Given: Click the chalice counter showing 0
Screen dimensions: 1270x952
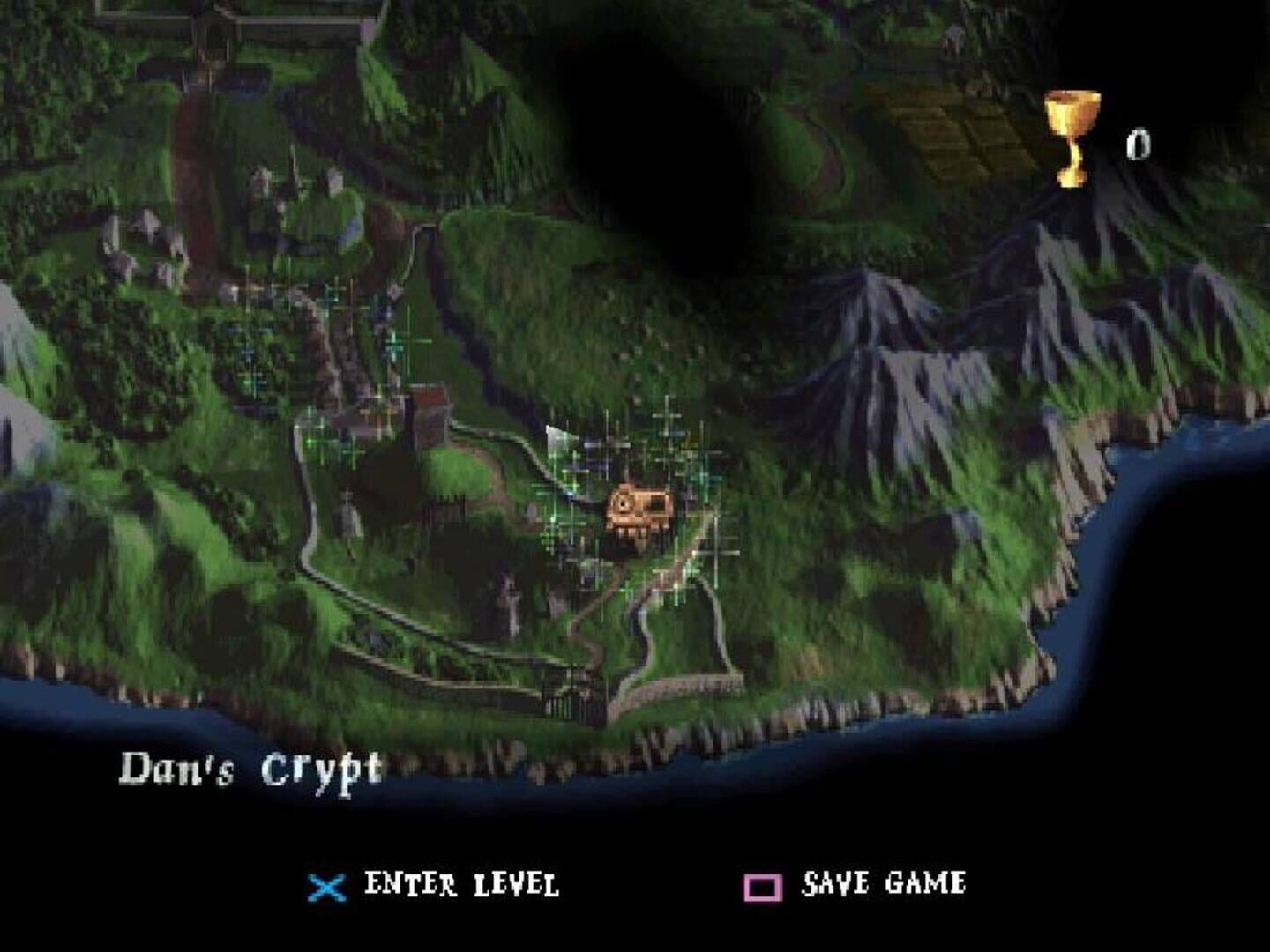Looking at the screenshot, I should coord(1139,141).
